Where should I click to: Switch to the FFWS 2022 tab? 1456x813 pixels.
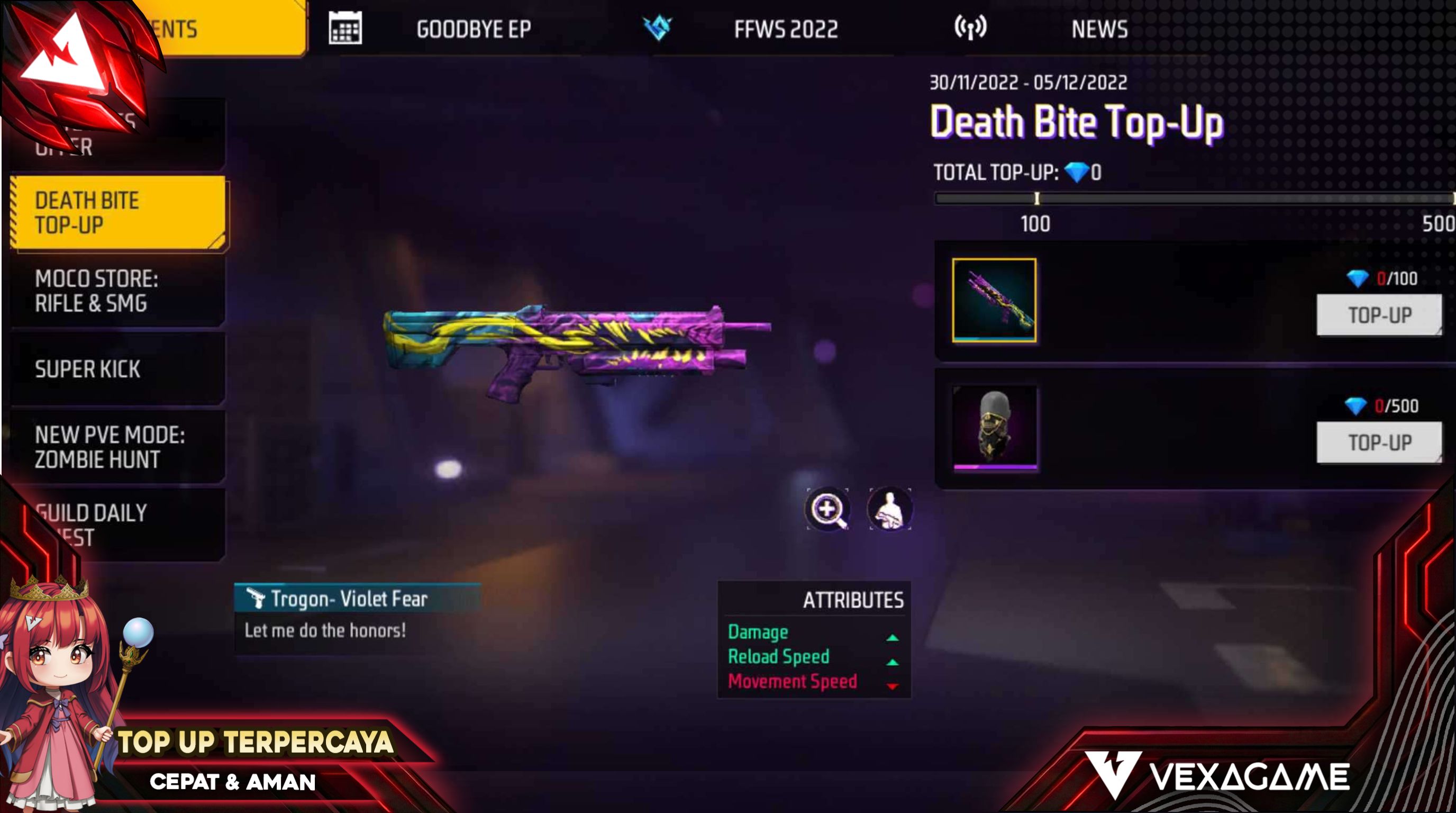[x=785, y=29]
